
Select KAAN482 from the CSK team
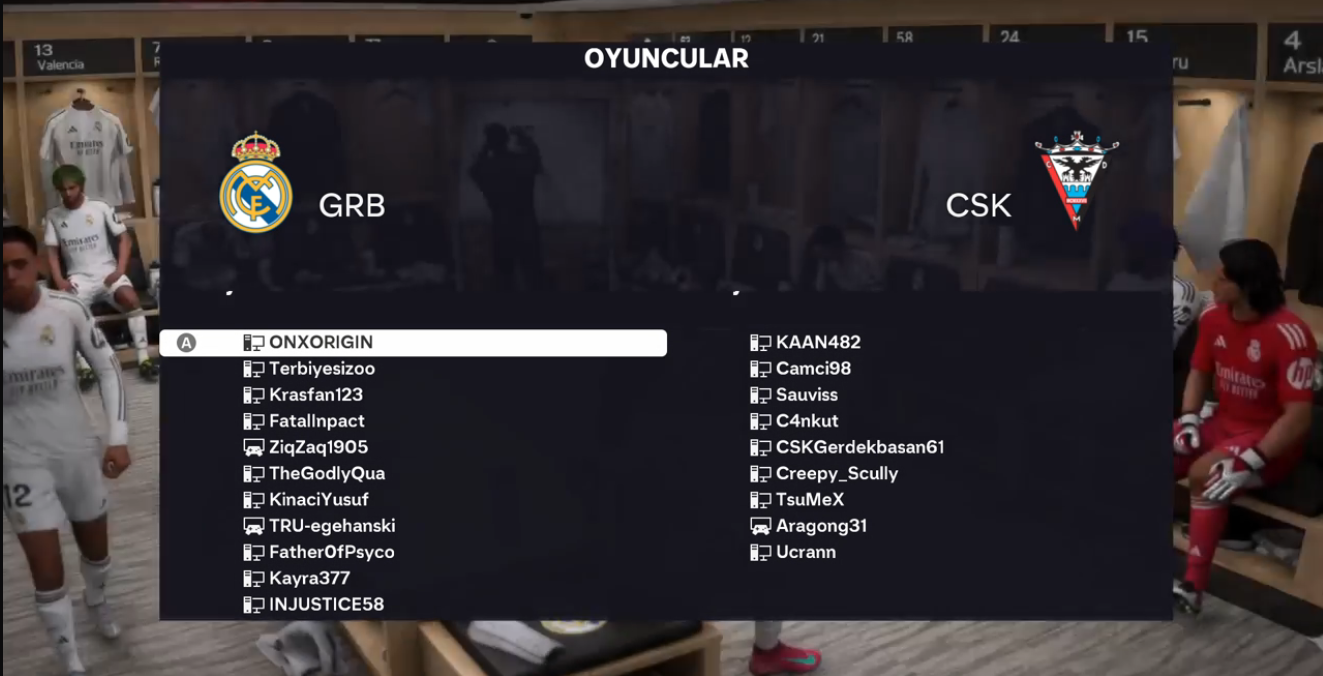click(x=817, y=343)
